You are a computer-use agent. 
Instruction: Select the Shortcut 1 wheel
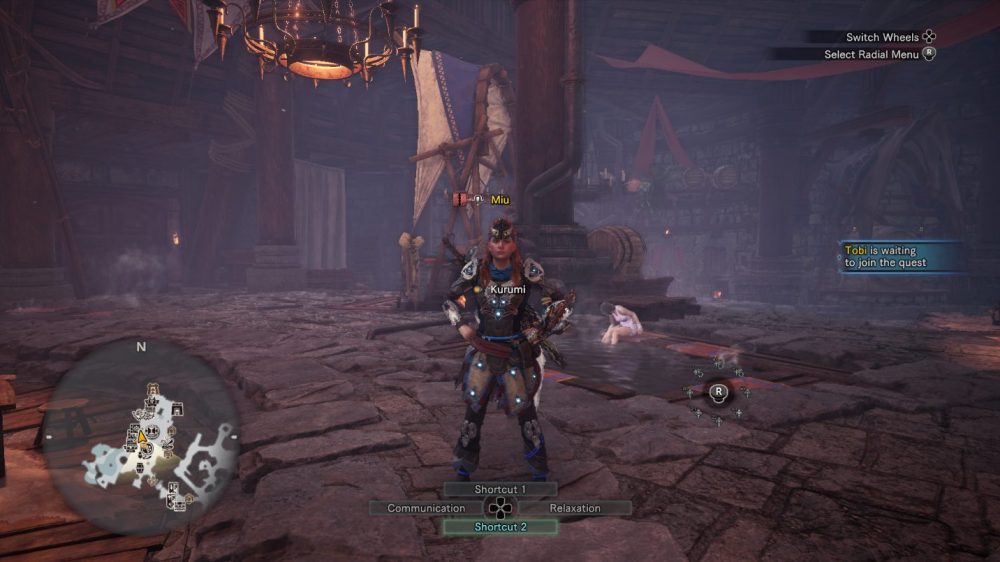pos(500,489)
